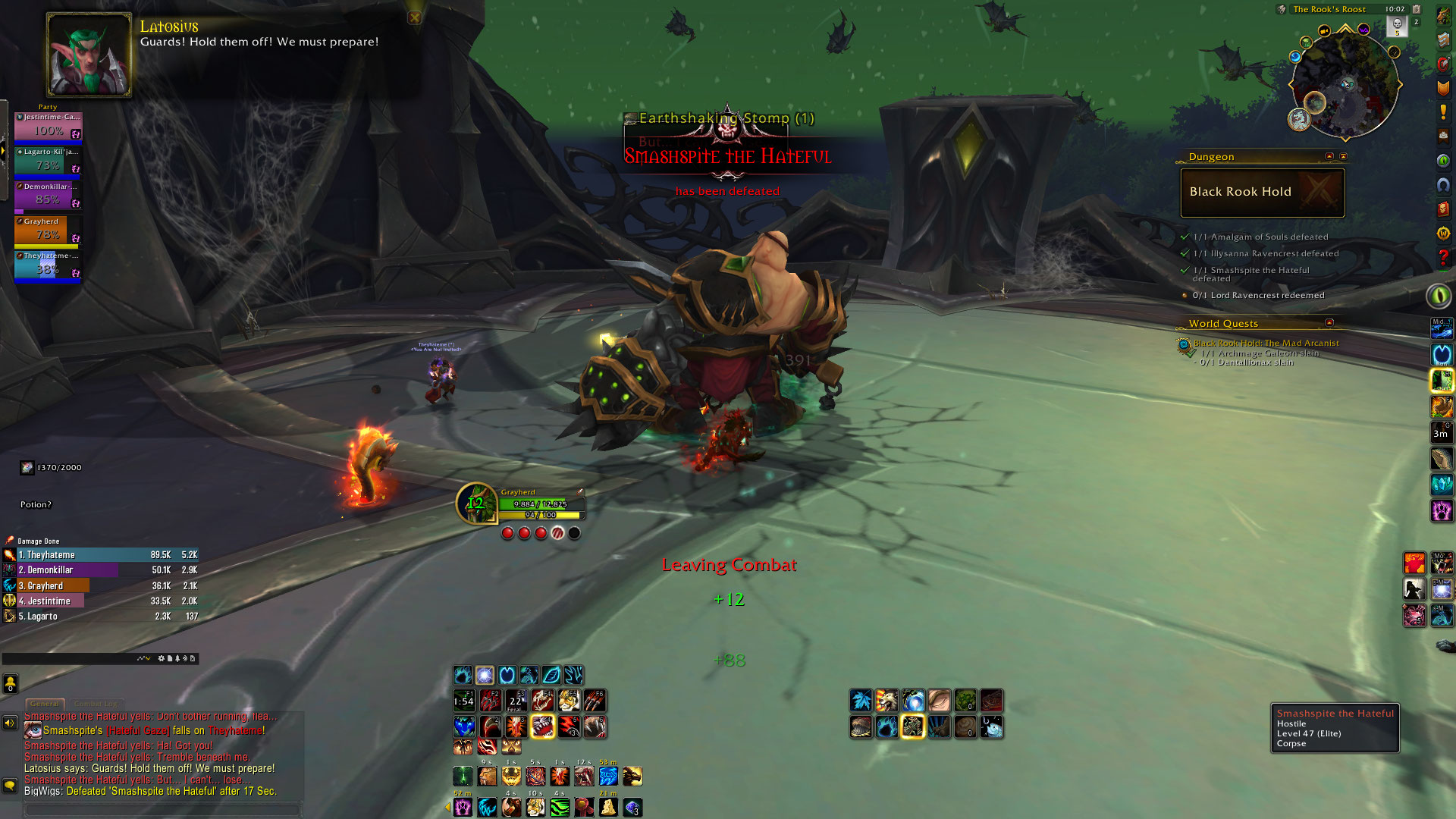Click the Grayherd player portrait
Image resolution: width=1456 pixels, height=819 pixels.
pos(476,504)
